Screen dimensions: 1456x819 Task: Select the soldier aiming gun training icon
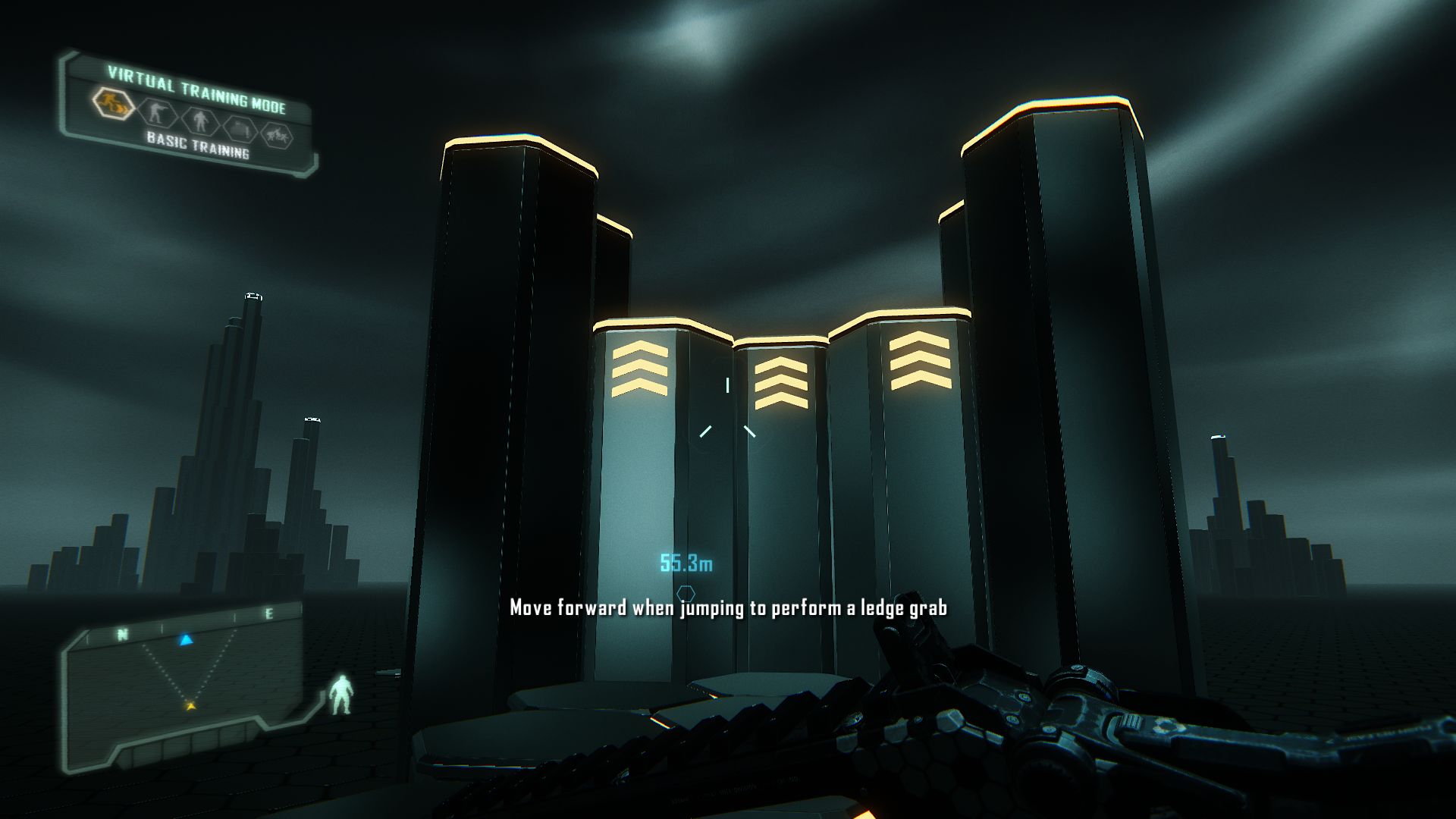(x=158, y=114)
